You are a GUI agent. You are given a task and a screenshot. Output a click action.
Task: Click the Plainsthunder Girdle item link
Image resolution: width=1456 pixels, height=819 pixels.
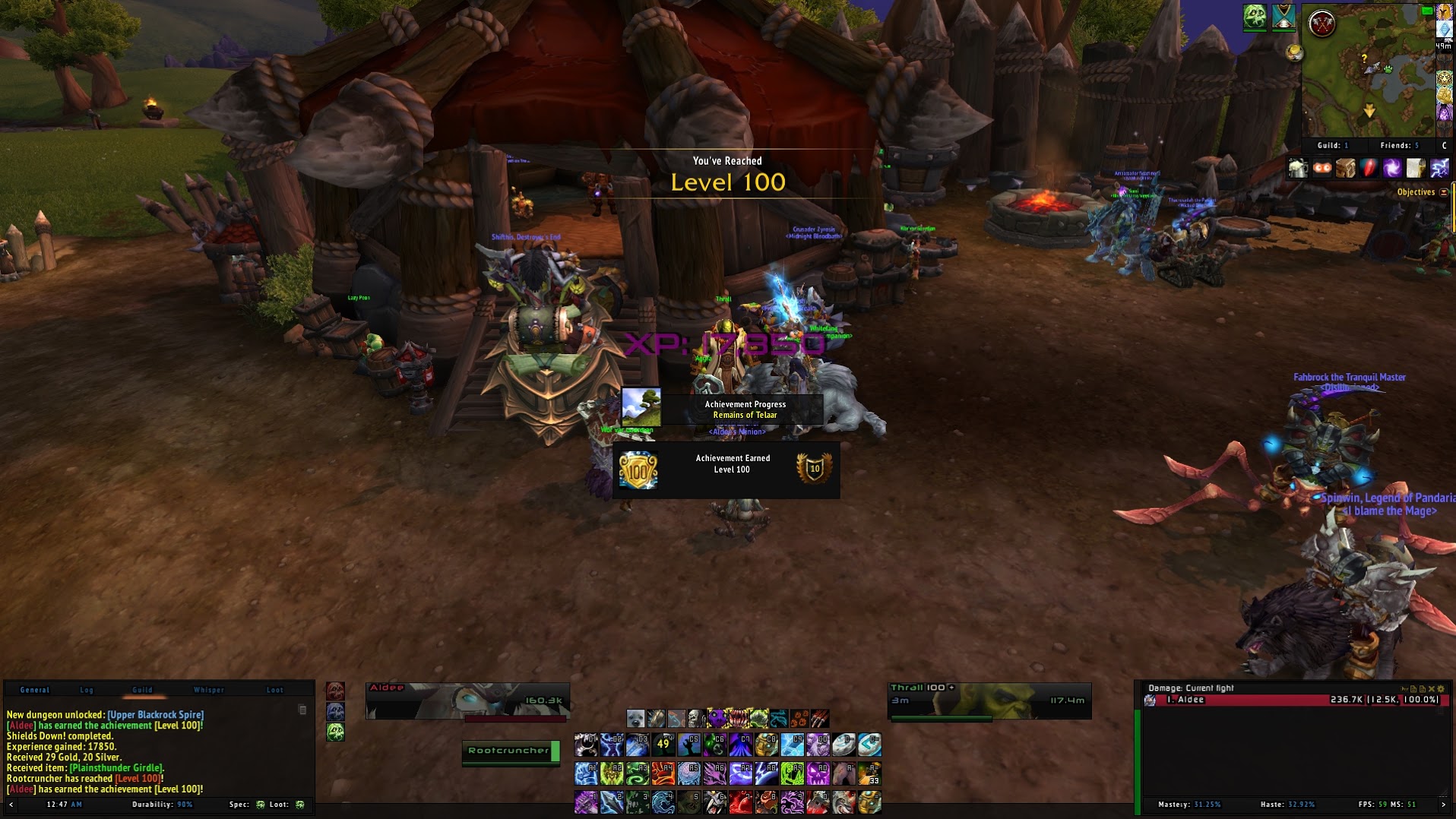(116, 768)
